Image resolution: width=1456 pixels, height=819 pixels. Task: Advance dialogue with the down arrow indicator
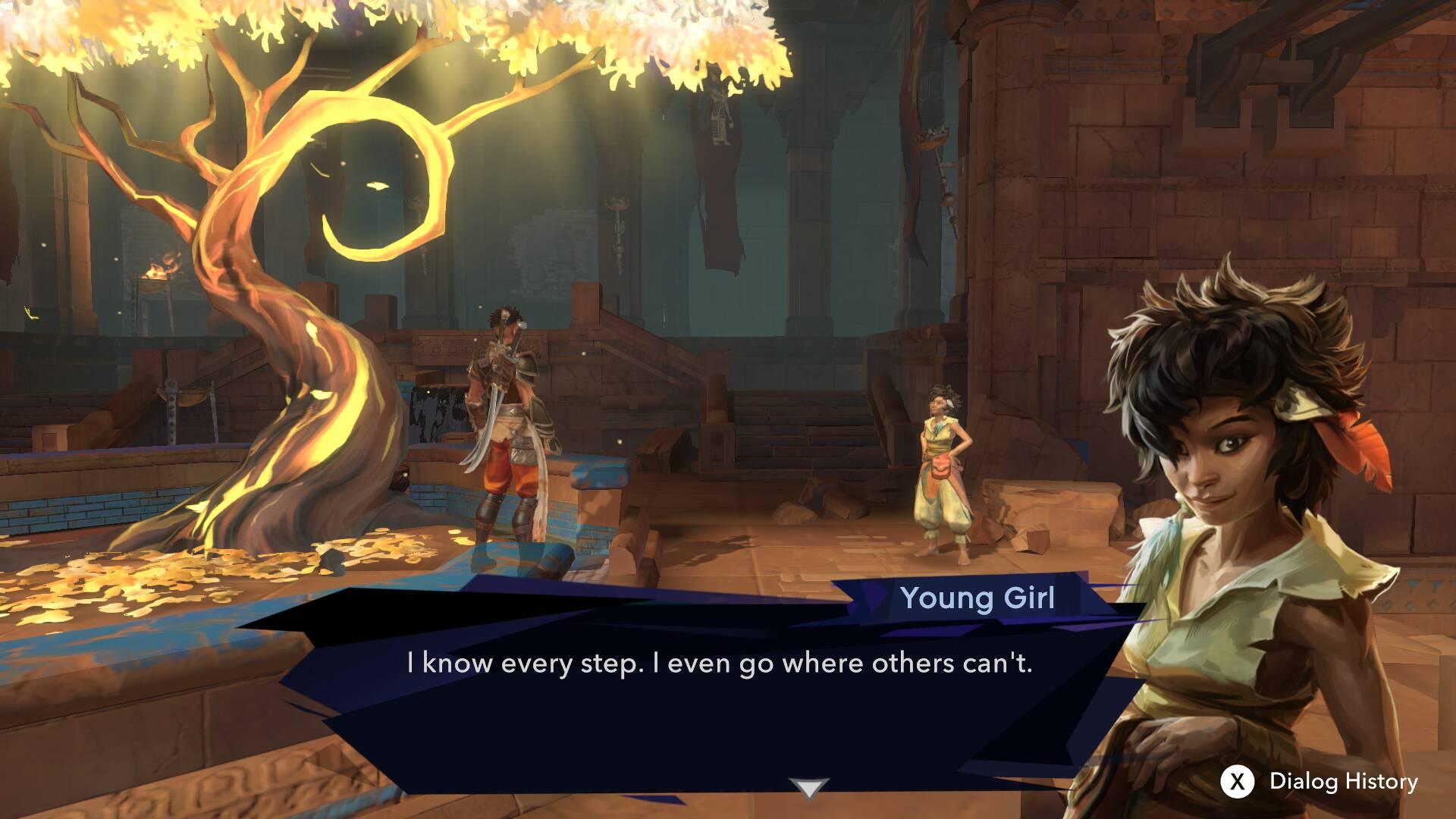tap(808, 789)
